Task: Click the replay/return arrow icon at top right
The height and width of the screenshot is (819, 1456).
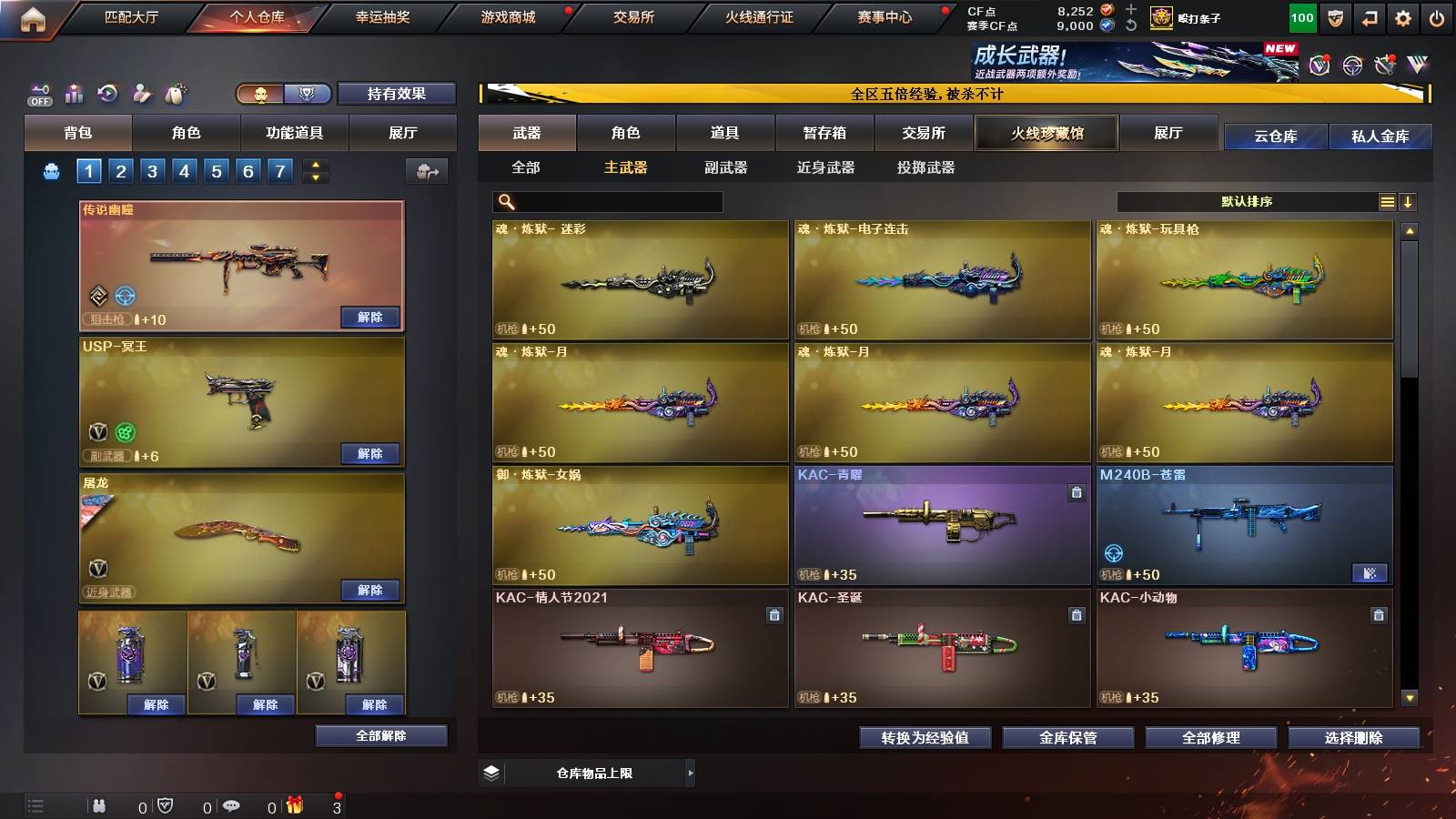Action: (x=1369, y=16)
